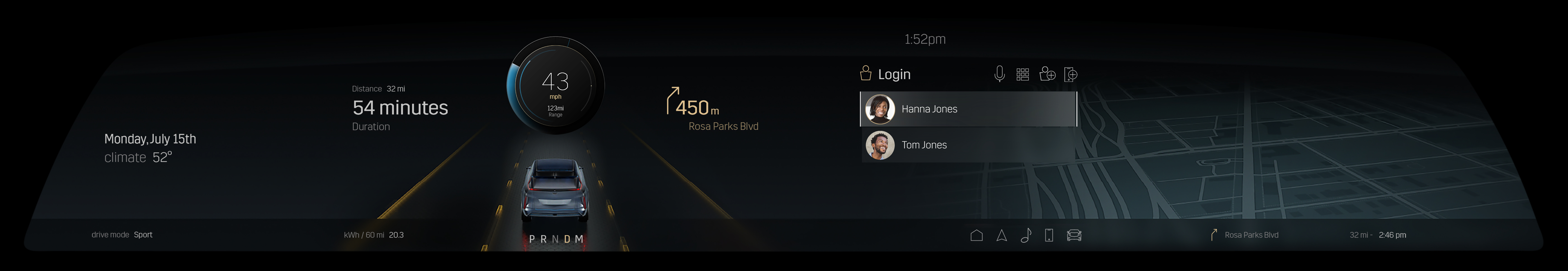Select the Hanna Jones login profile
This screenshot has height=271, width=1568.
(x=968, y=109)
